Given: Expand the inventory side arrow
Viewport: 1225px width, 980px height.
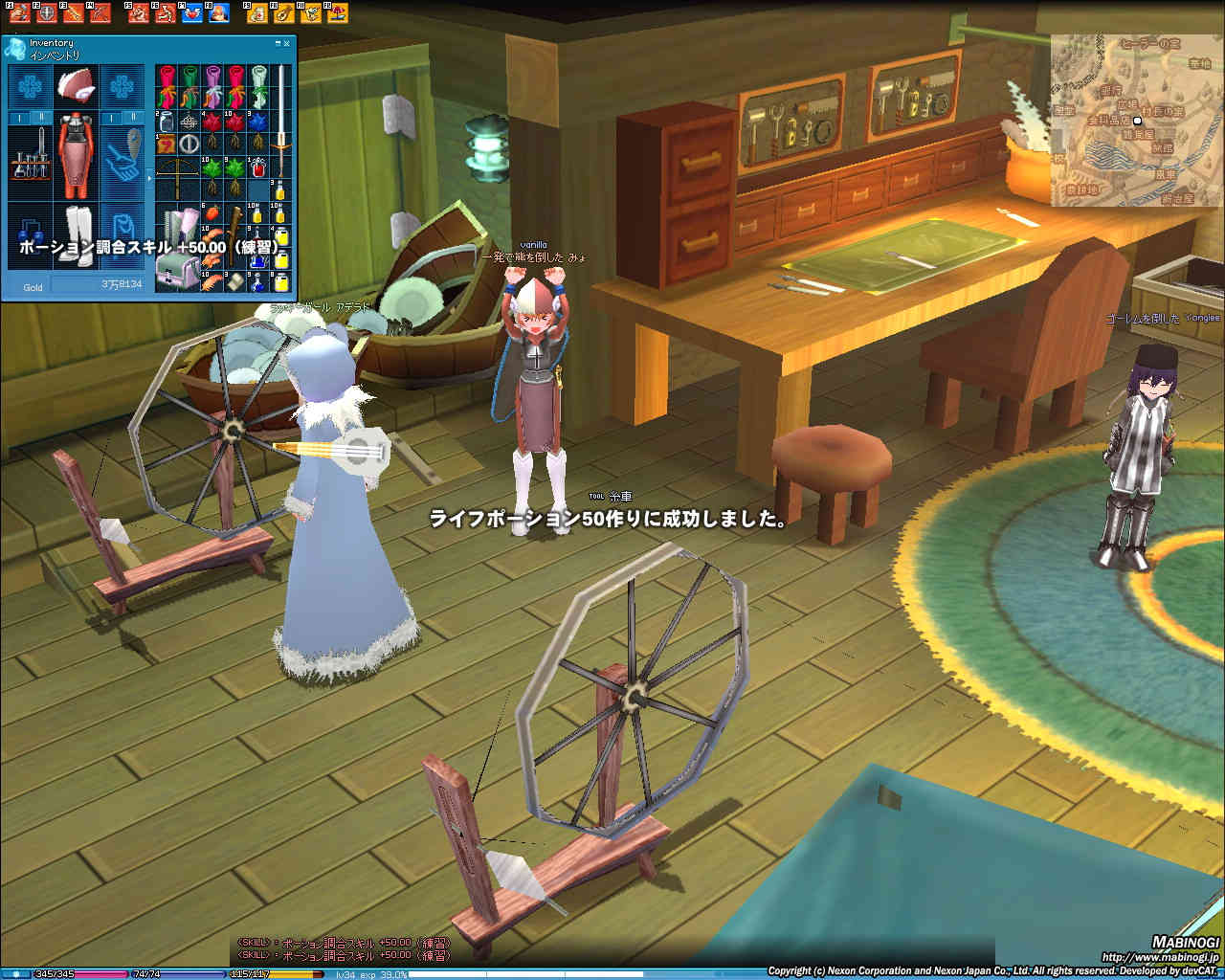Looking at the screenshot, I should (x=148, y=178).
